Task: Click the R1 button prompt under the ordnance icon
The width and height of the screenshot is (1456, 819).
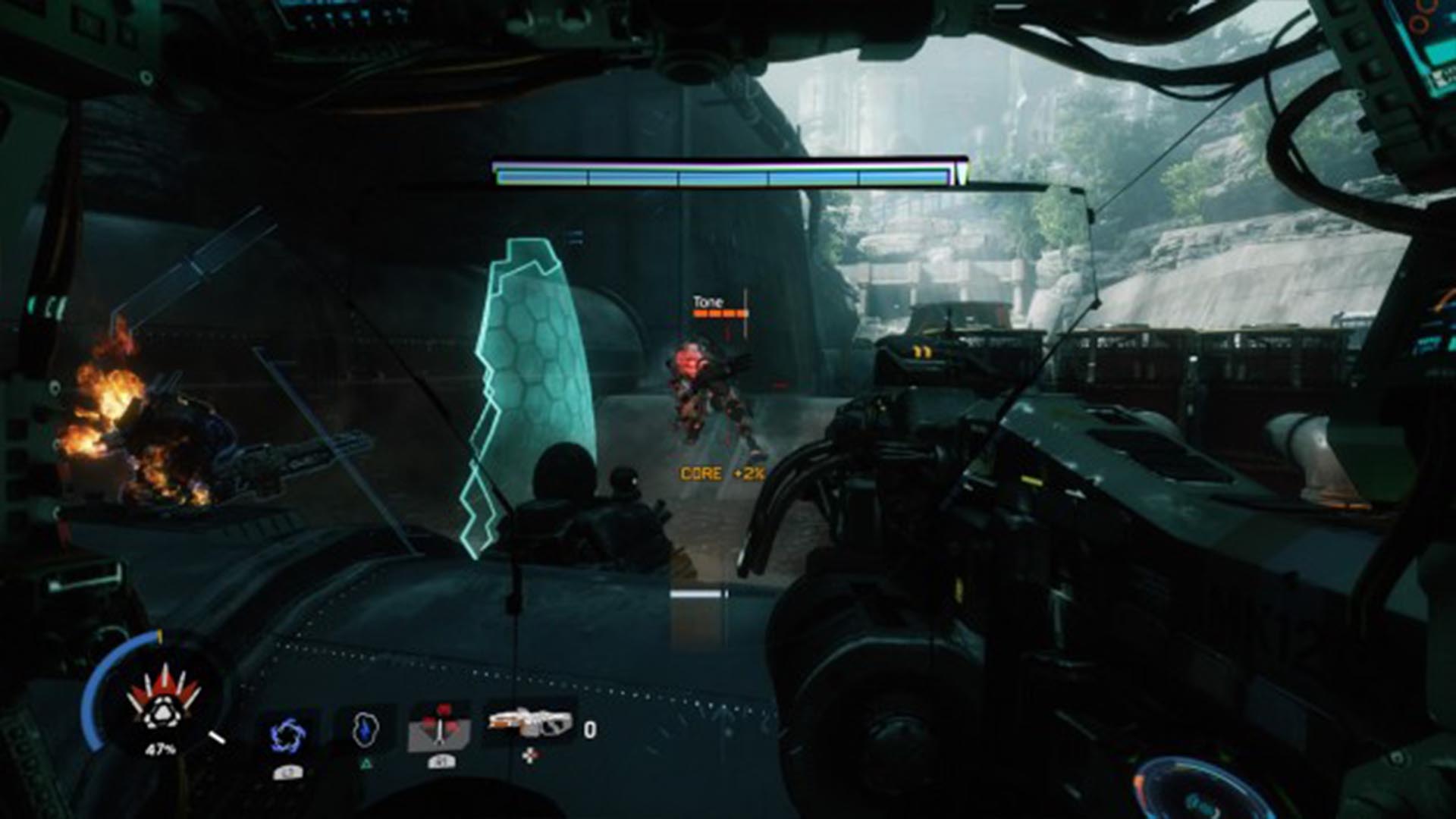Action: coord(441,761)
